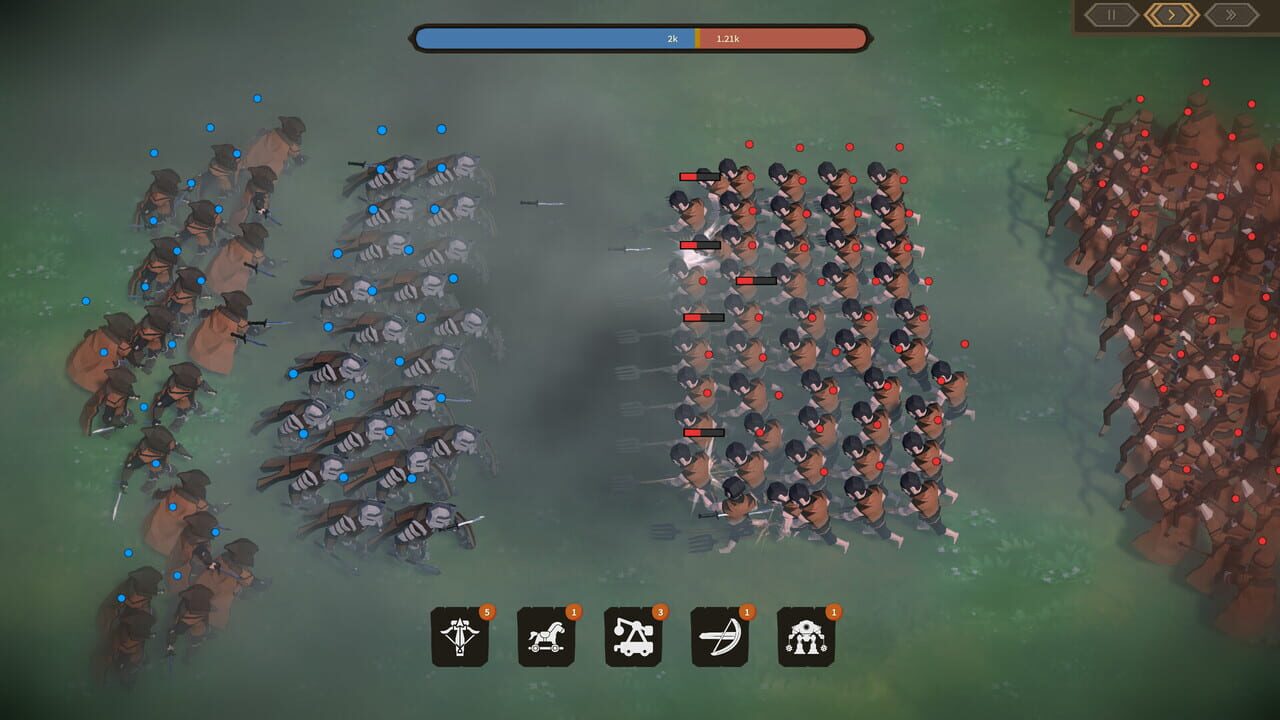
Task: Click the blue side of the battle bar
Action: [x=550, y=40]
